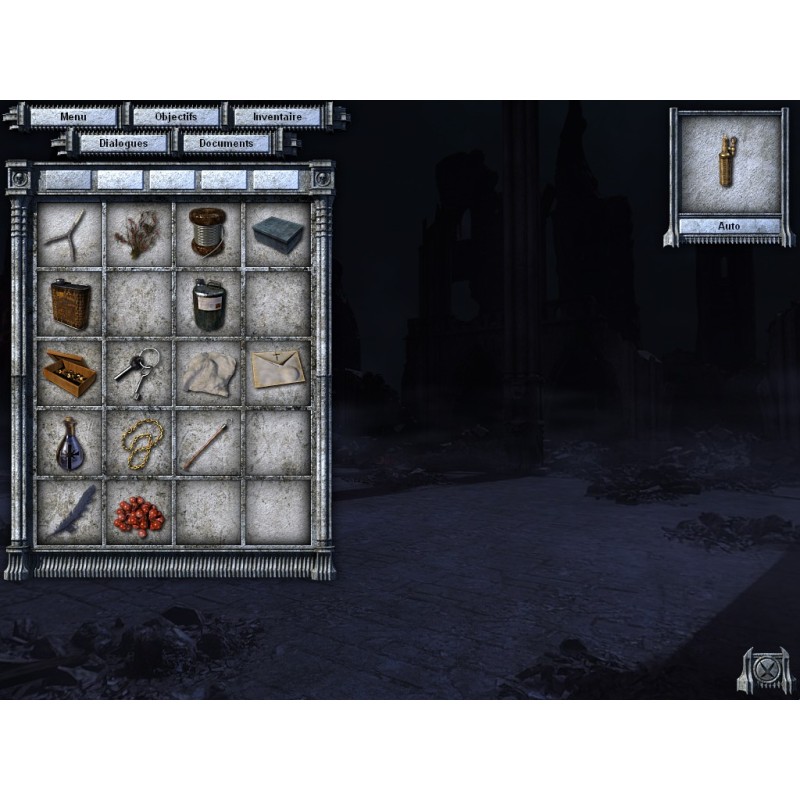Viewport: 800px width, 800px height.
Task: Select the Inventaire tab
Action: (x=278, y=116)
